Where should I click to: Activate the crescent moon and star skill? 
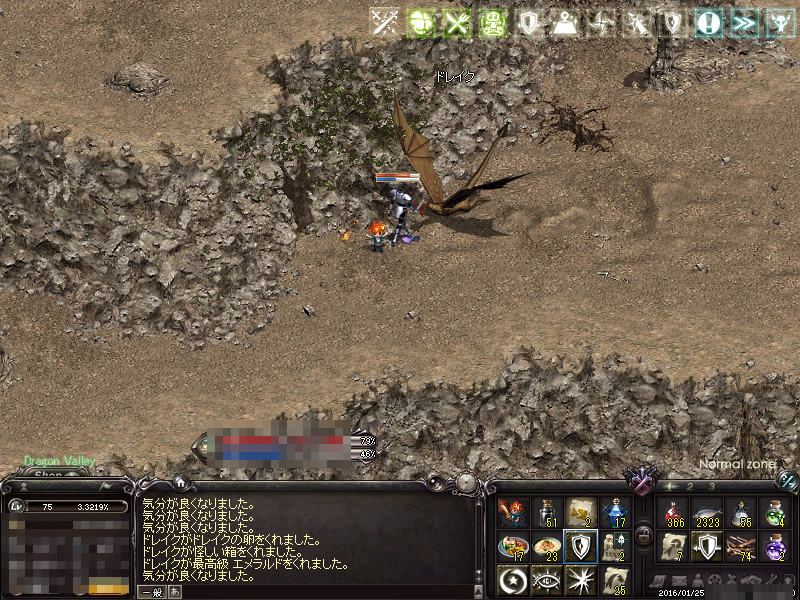(513, 579)
